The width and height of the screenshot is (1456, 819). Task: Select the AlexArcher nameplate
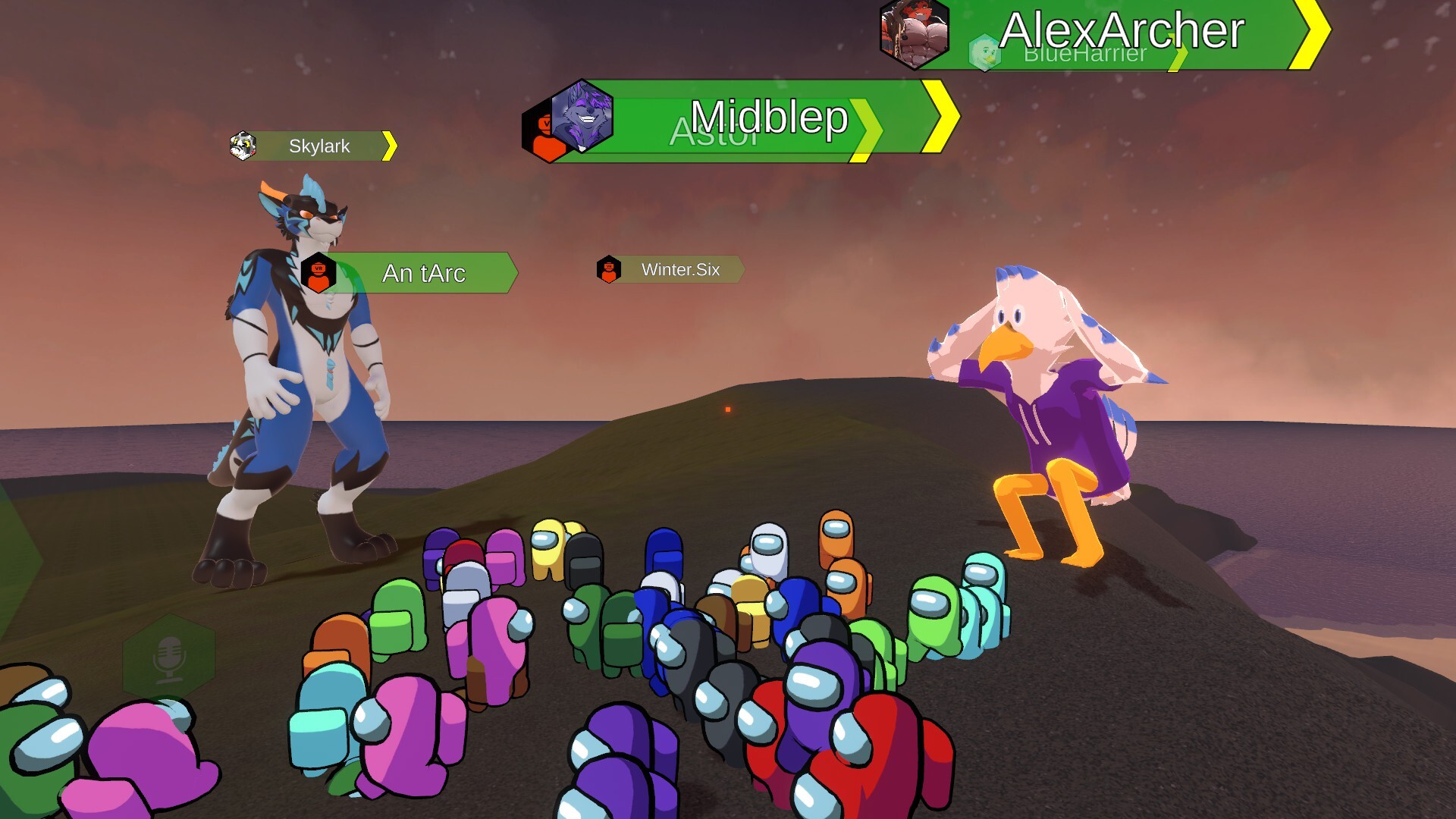coord(1121,30)
